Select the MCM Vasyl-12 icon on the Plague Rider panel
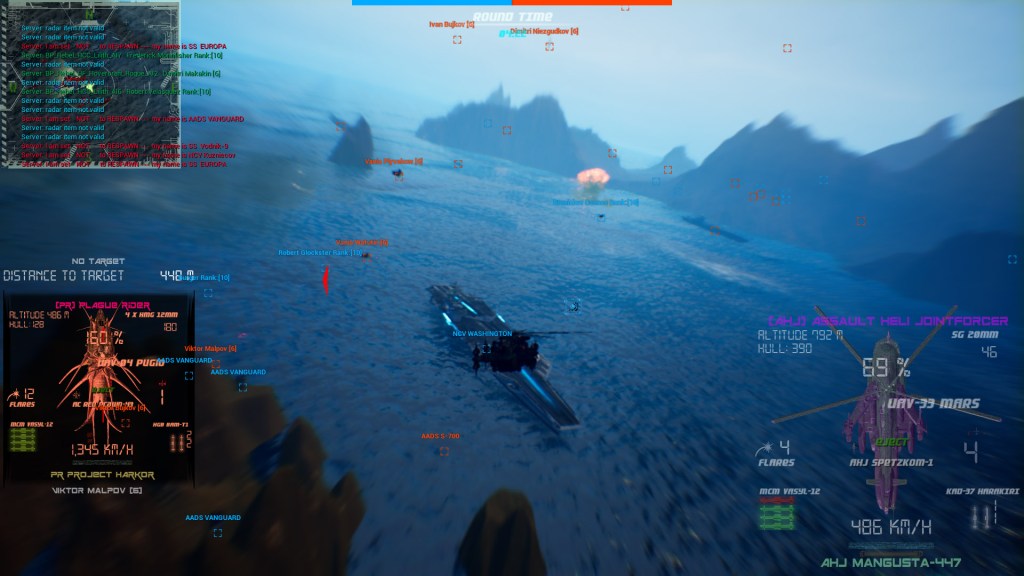The height and width of the screenshot is (576, 1024). [24, 441]
